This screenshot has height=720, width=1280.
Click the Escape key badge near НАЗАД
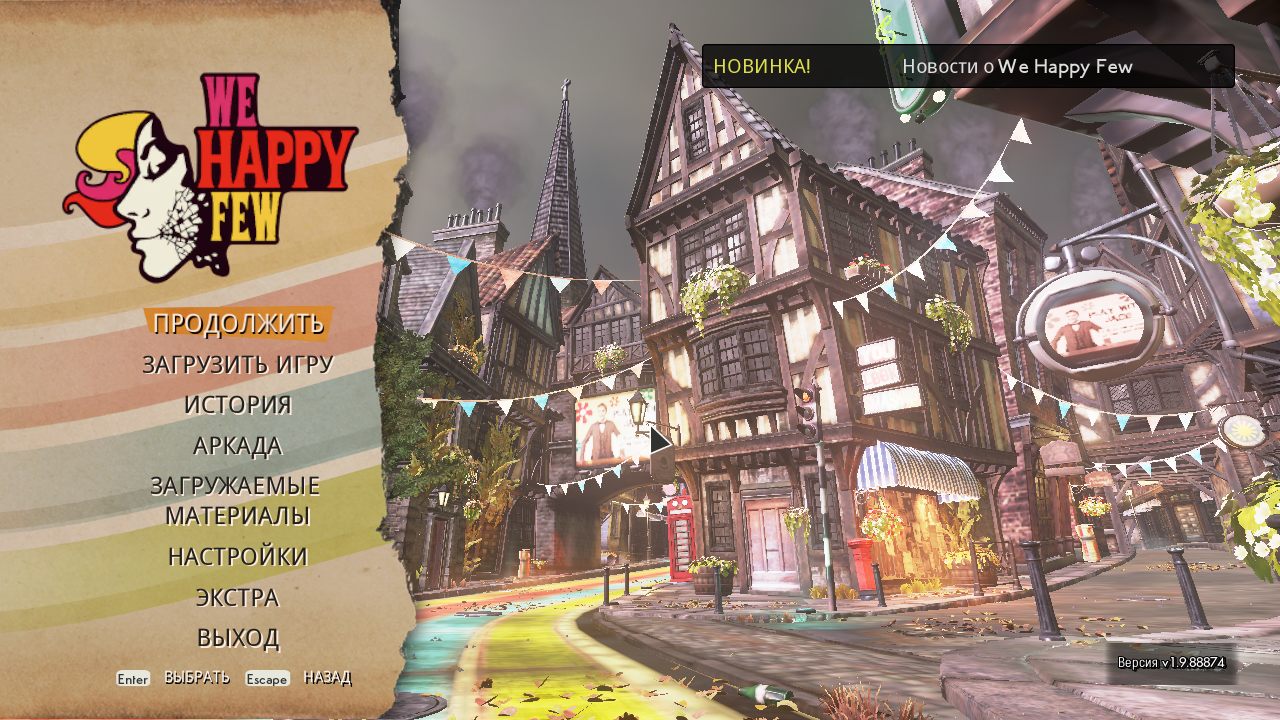266,679
